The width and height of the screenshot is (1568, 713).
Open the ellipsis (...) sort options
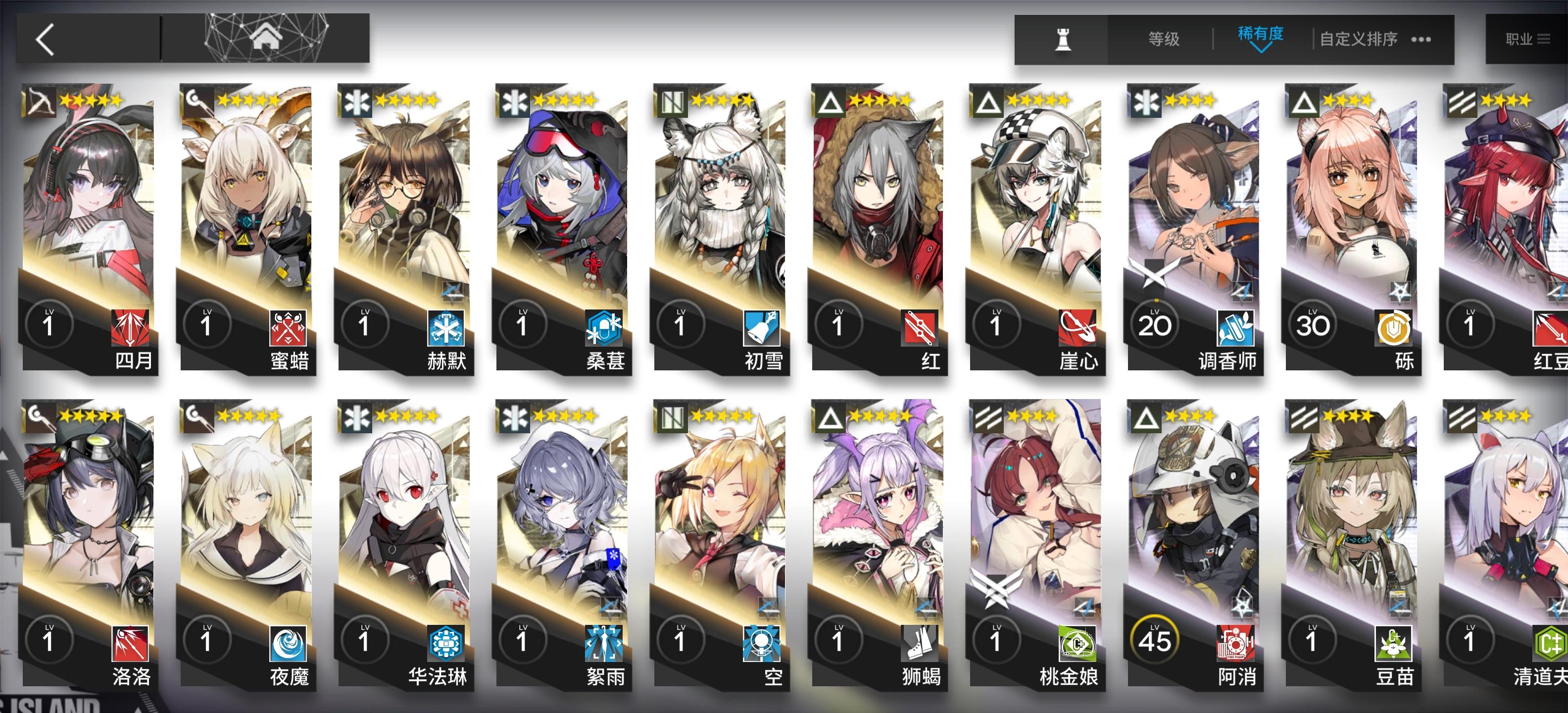(1420, 39)
